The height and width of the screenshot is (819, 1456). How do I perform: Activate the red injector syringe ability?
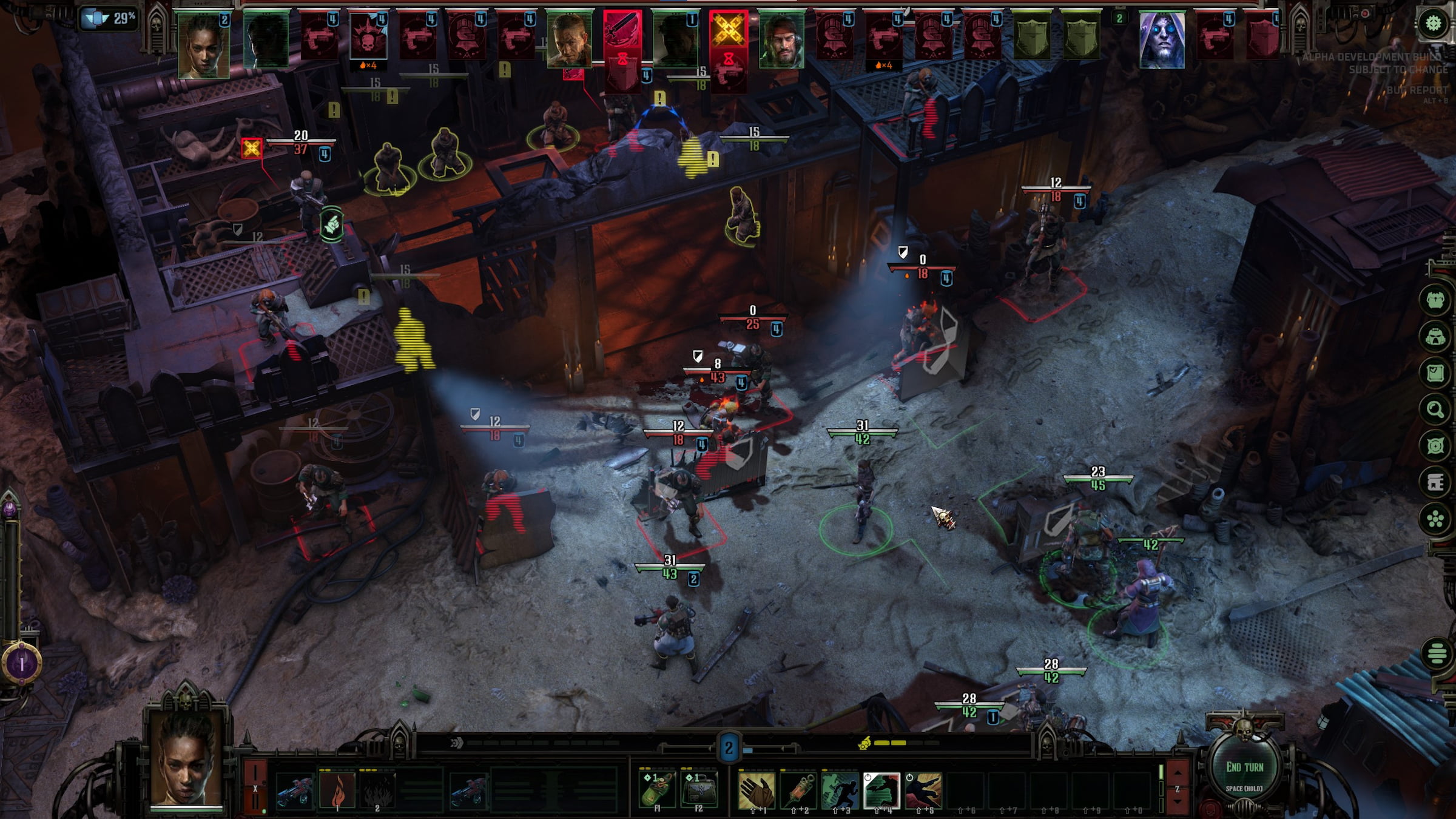point(798,790)
